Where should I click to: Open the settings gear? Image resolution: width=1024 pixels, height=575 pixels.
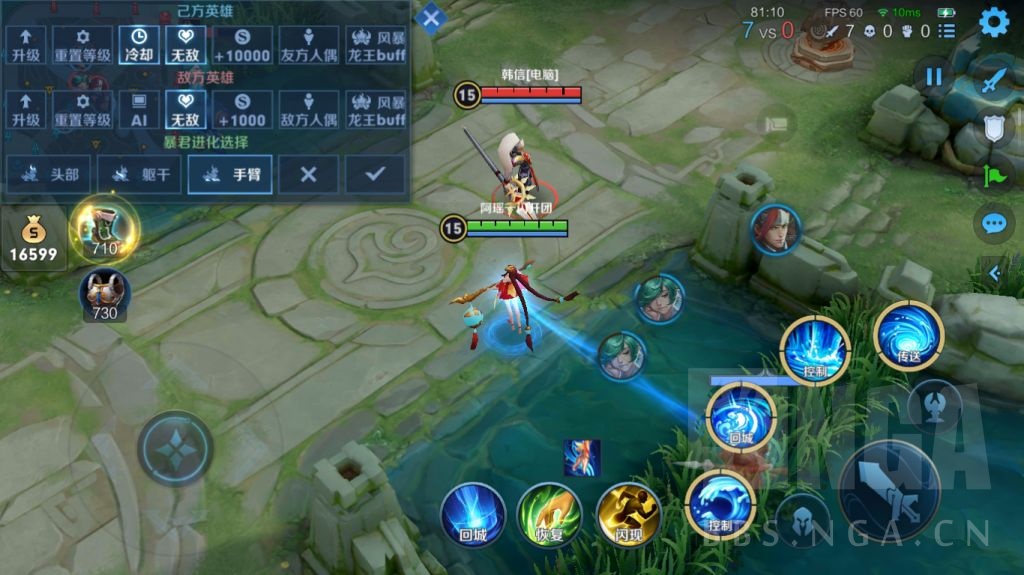pyautogui.click(x=993, y=22)
